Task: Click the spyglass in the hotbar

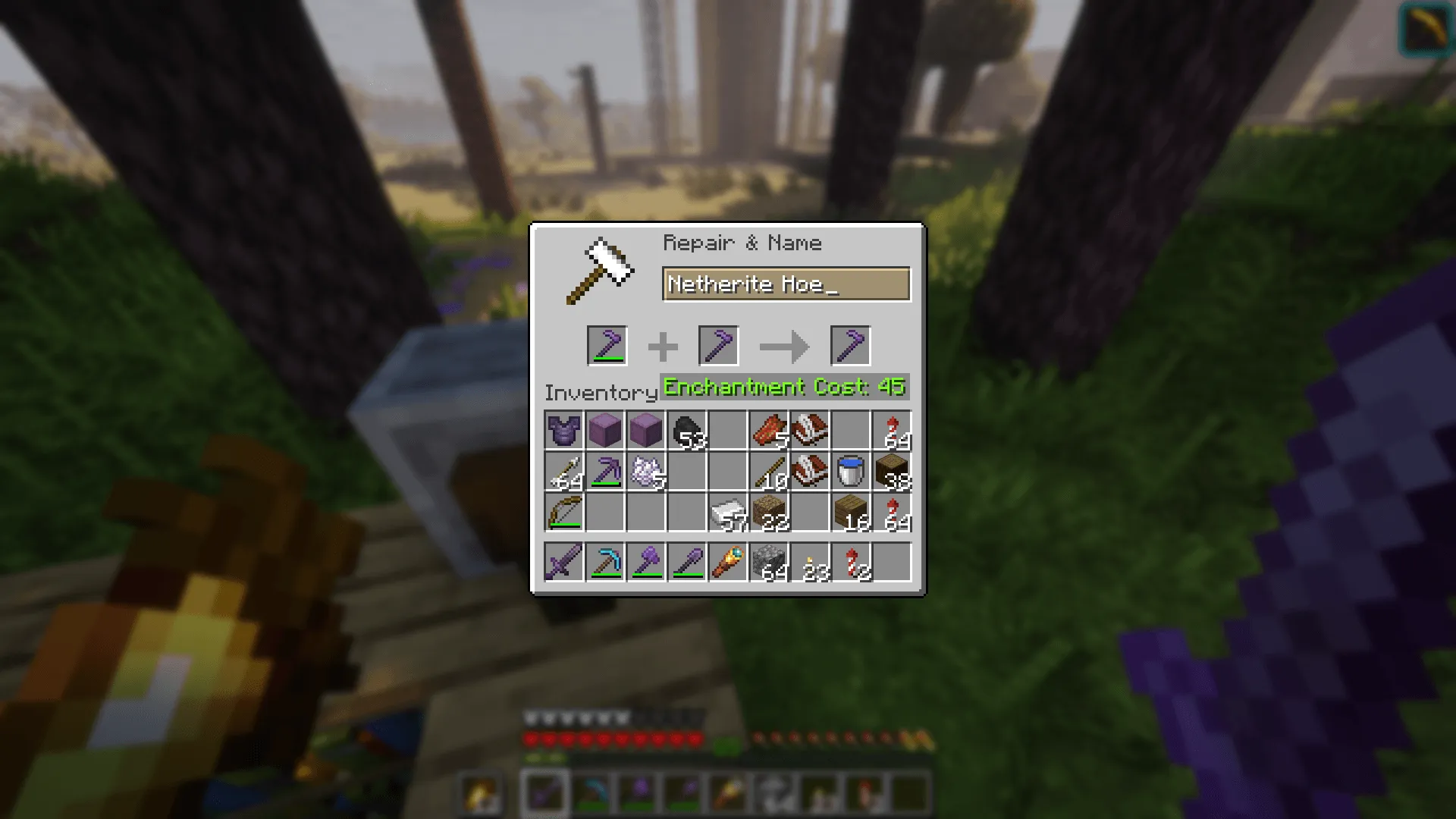Action: pyautogui.click(x=730, y=561)
